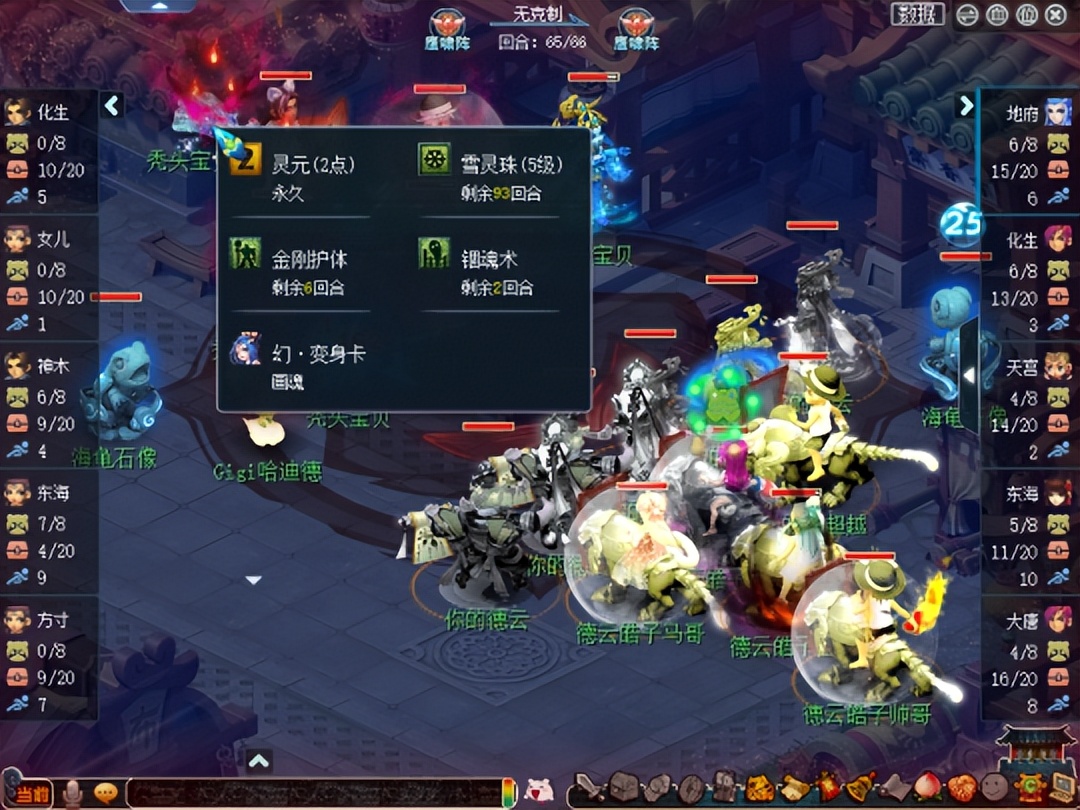Open the orange speech bubble chat icon
The height and width of the screenshot is (810, 1080).
point(106,792)
